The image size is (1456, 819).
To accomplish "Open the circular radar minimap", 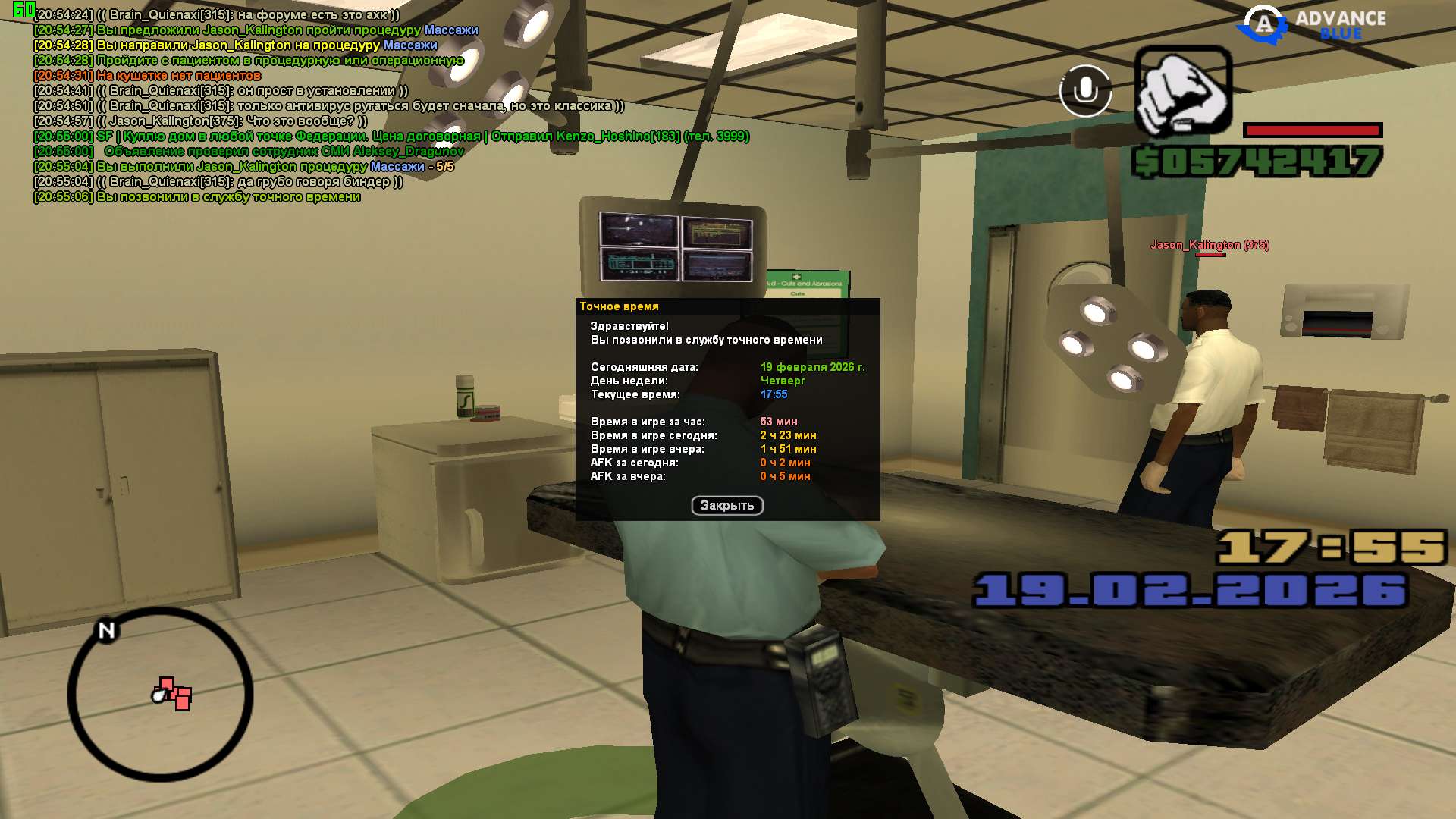I will (x=161, y=694).
